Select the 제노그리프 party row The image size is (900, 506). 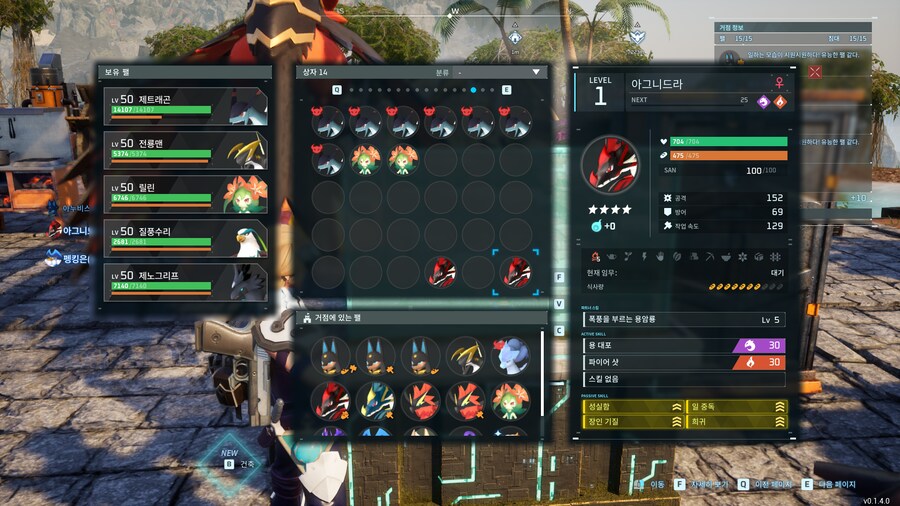click(185, 281)
